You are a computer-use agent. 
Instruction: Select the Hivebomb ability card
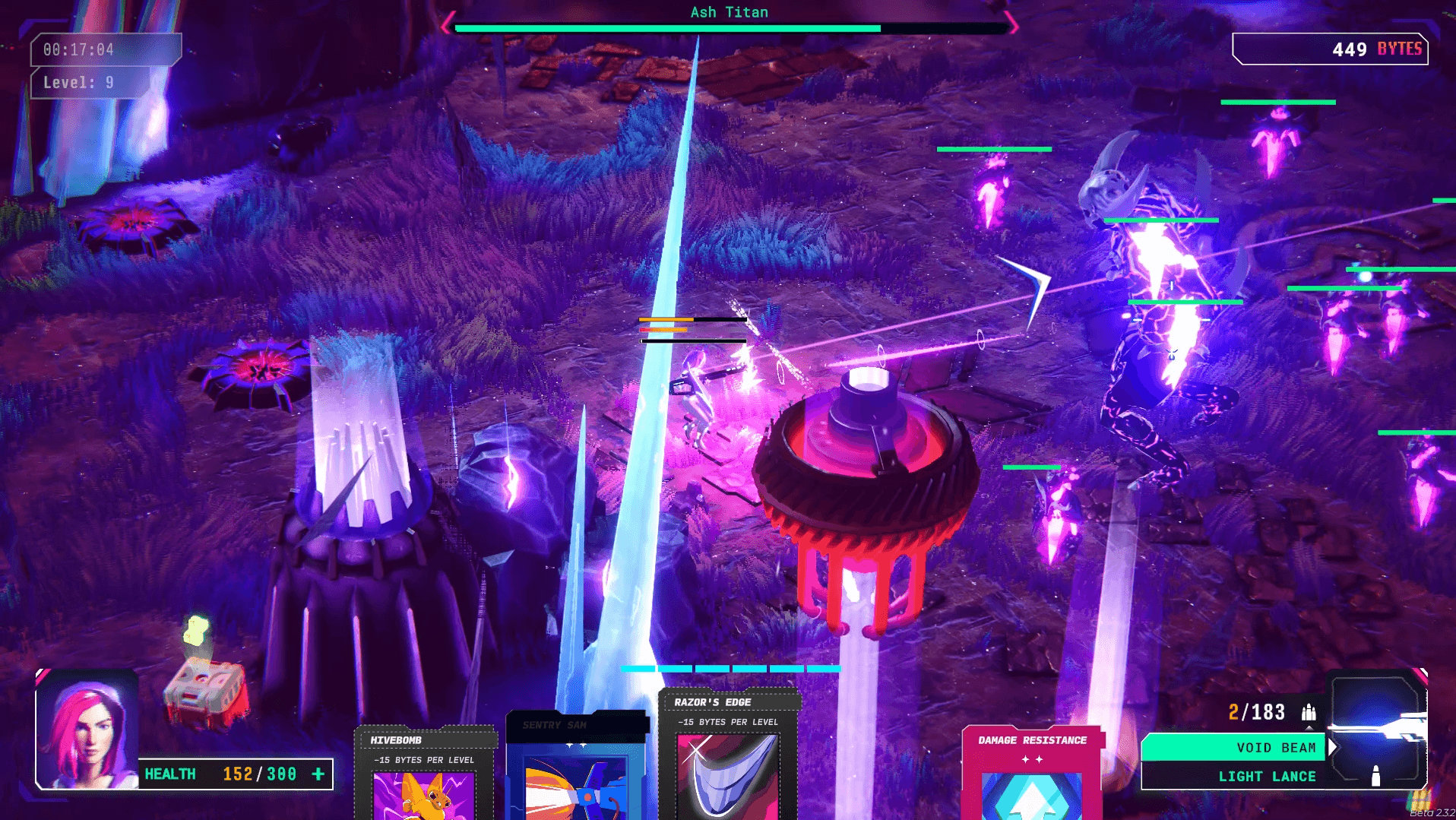coord(424,775)
